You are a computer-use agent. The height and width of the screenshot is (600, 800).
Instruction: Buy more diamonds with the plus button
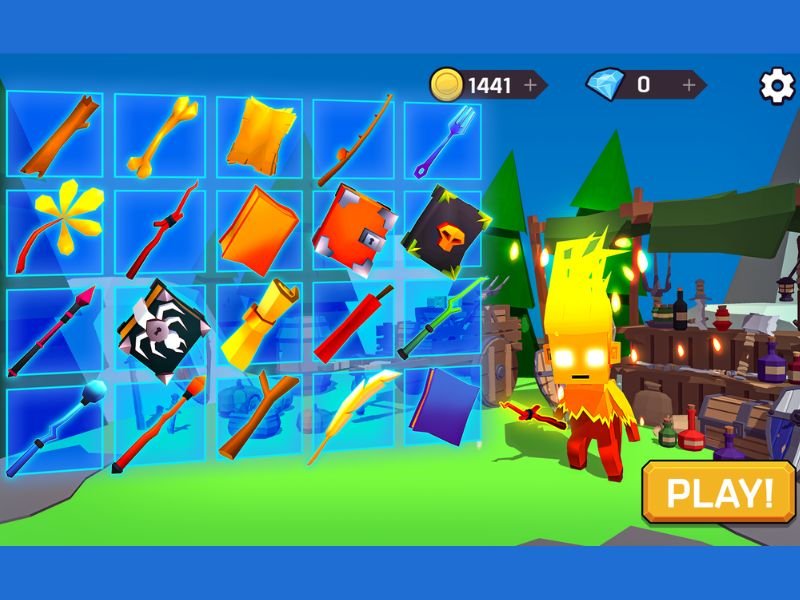tap(689, 85)
